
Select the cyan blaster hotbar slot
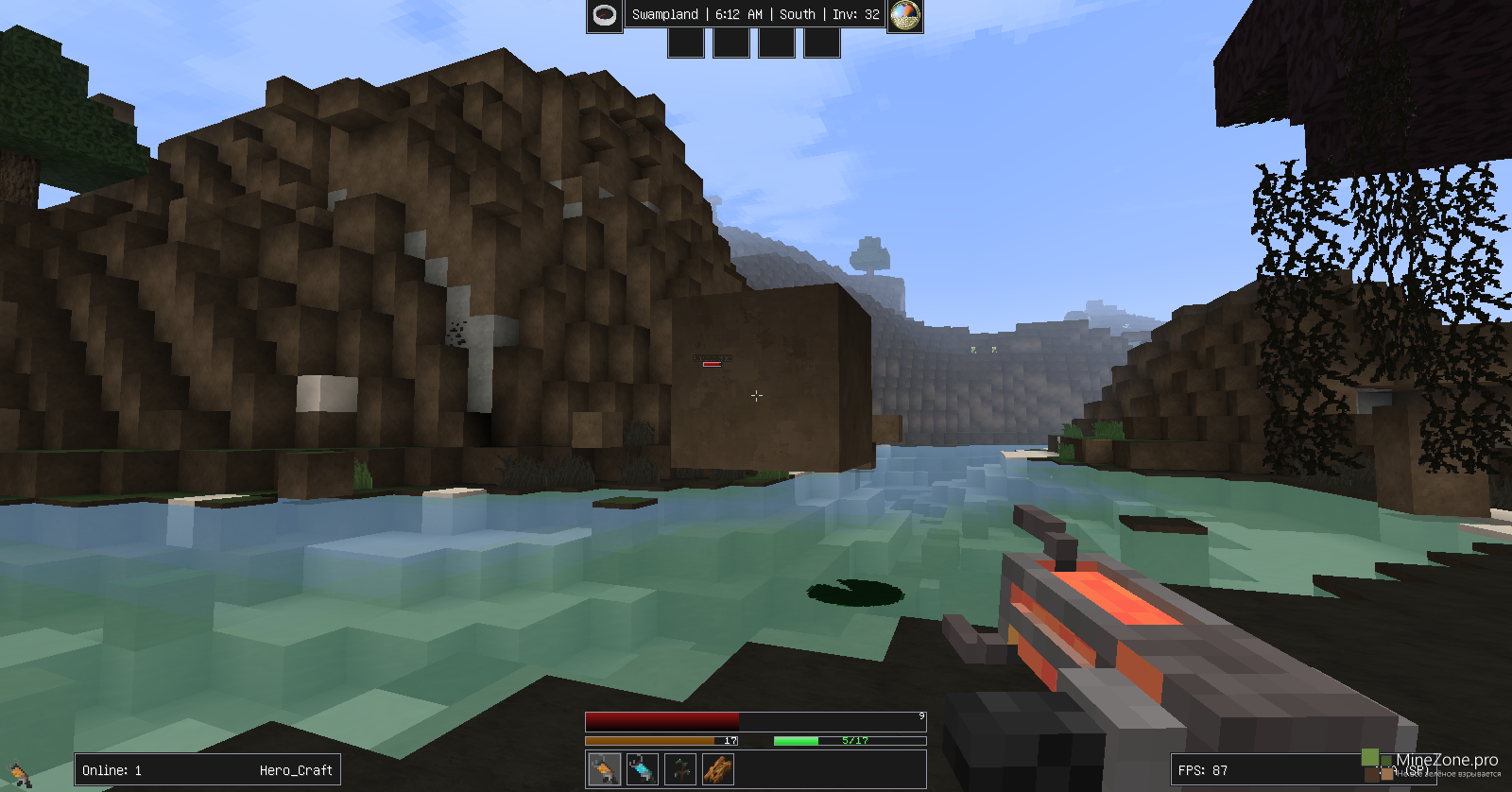[643, 769]
